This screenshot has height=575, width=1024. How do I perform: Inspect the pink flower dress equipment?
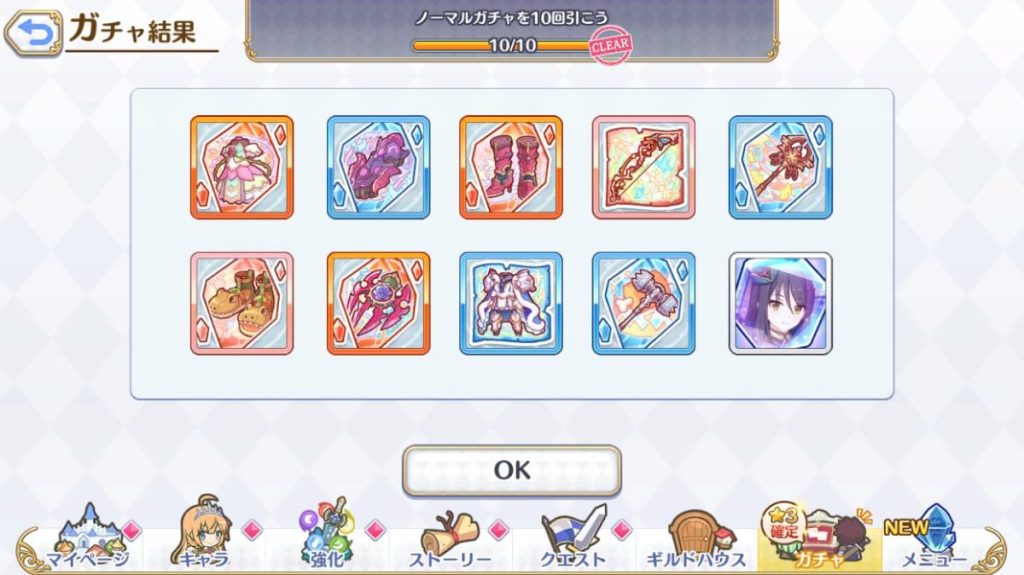coord(242,167)
